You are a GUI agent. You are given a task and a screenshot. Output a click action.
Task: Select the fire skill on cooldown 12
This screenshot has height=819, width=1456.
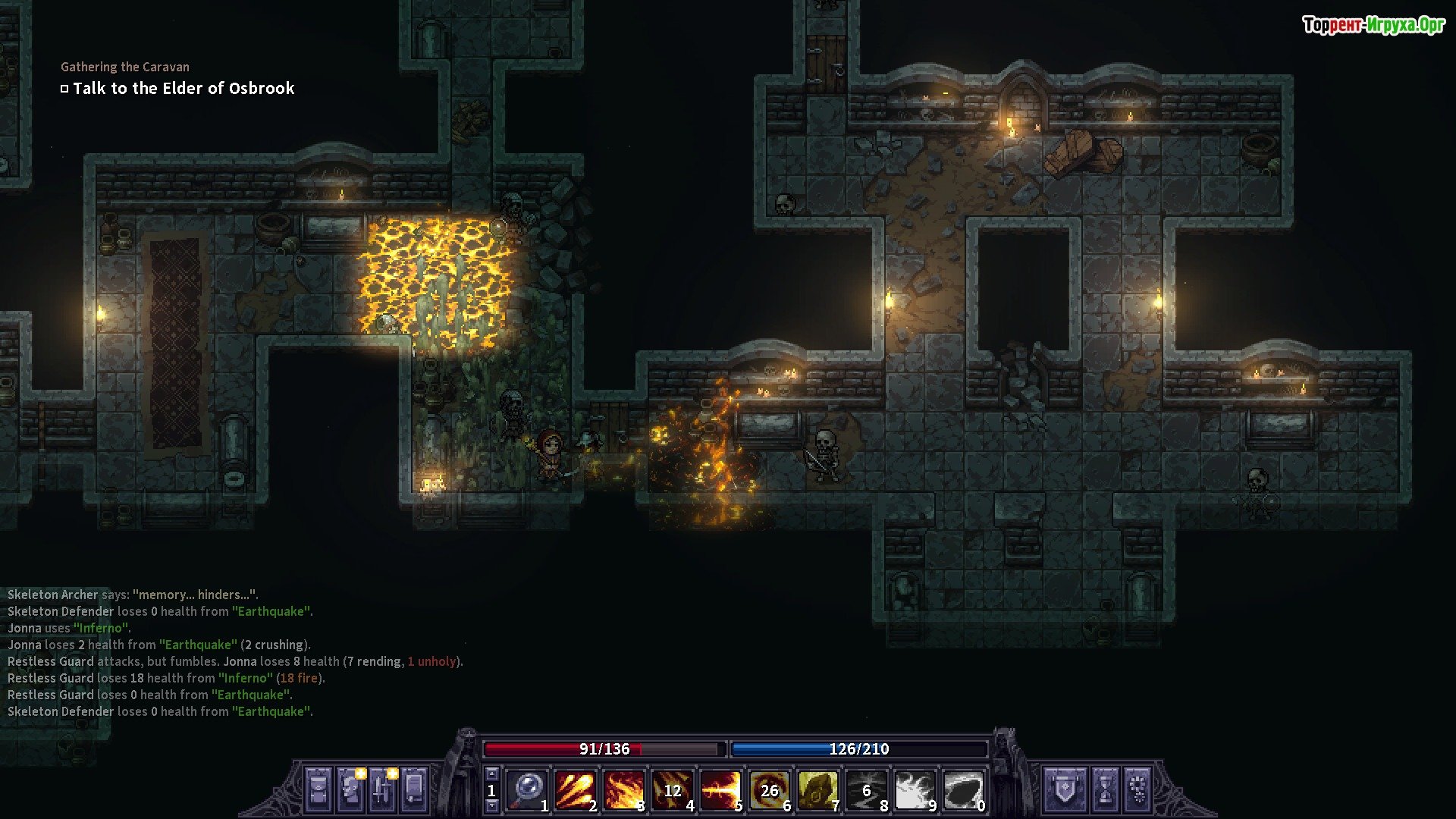tap(672, 790)
